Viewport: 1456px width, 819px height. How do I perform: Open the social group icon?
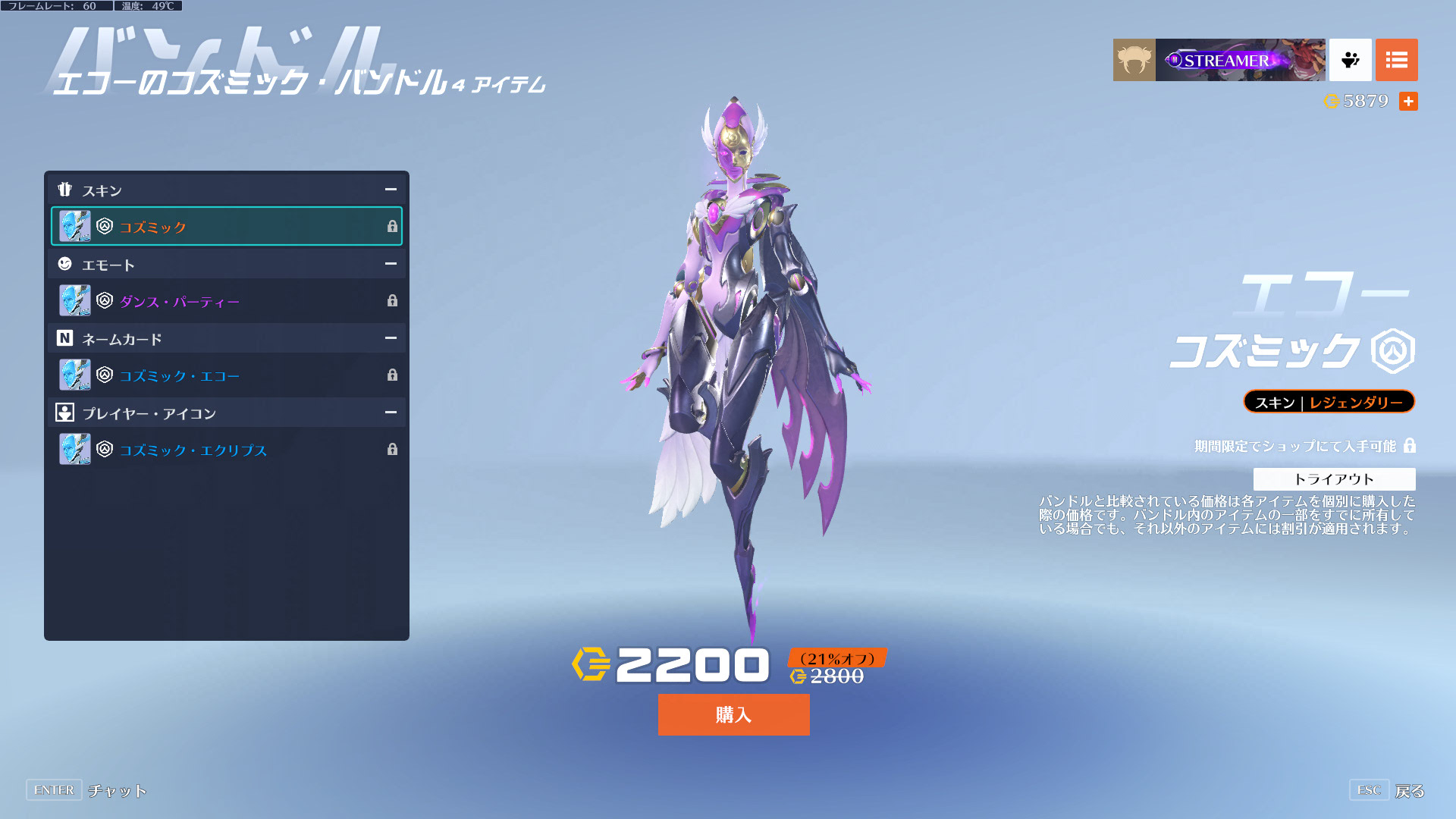(1350, 60)
